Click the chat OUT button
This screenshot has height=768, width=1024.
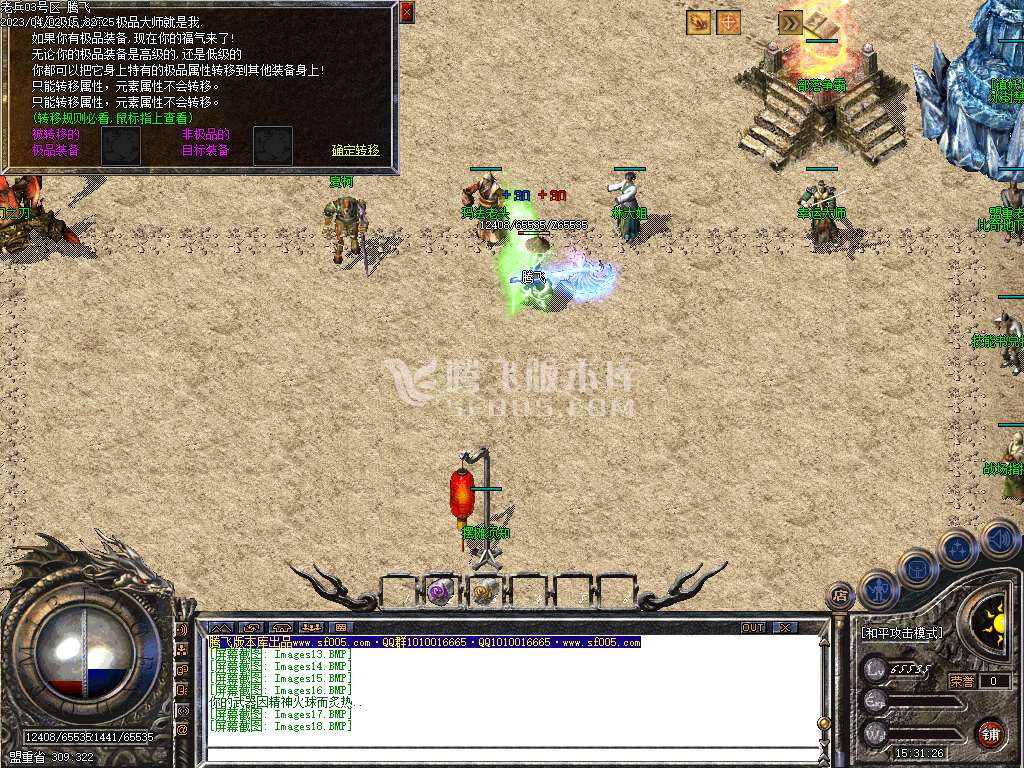tap(753, 627)
